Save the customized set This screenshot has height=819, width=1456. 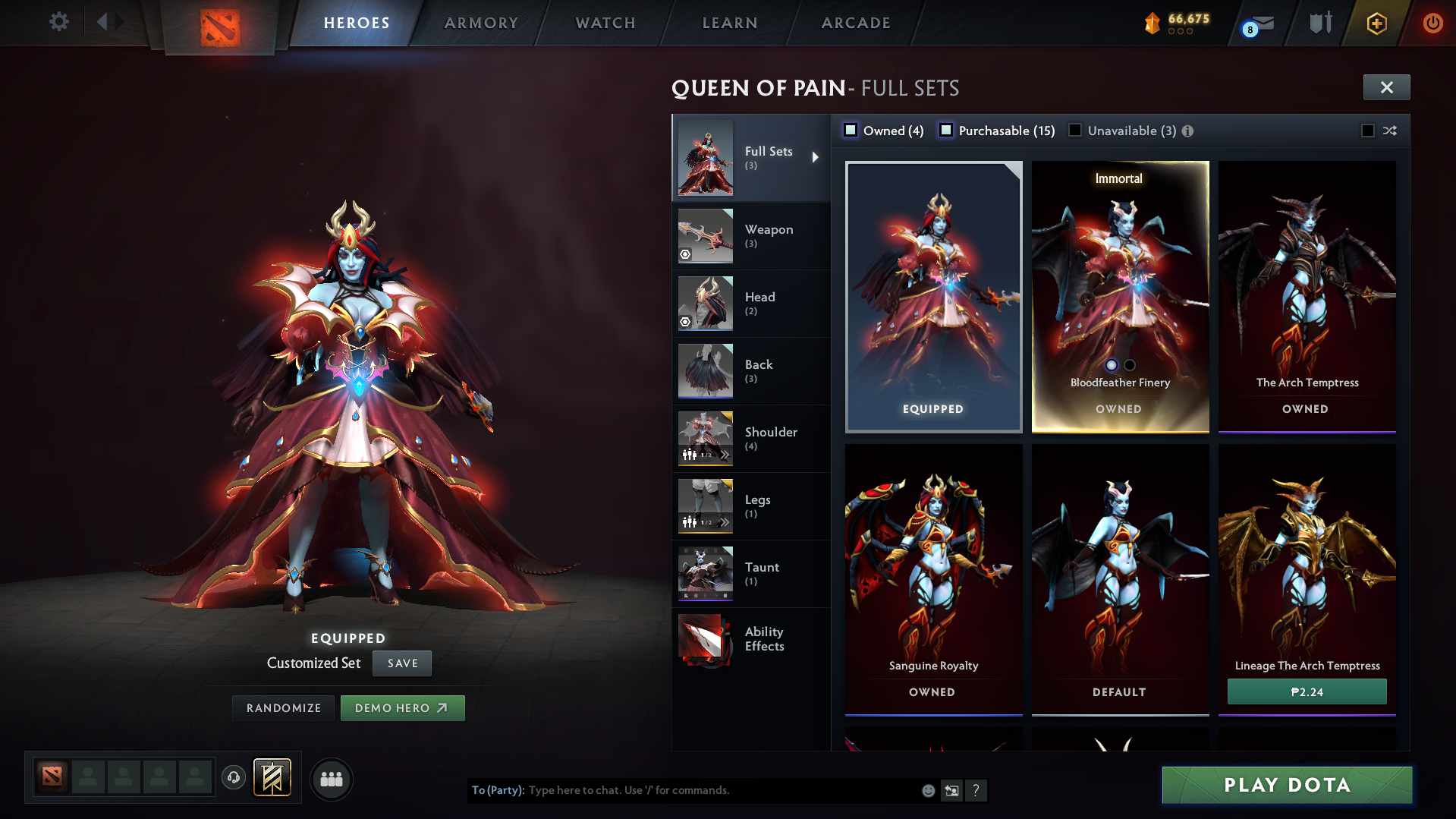(x=401, y=663)
